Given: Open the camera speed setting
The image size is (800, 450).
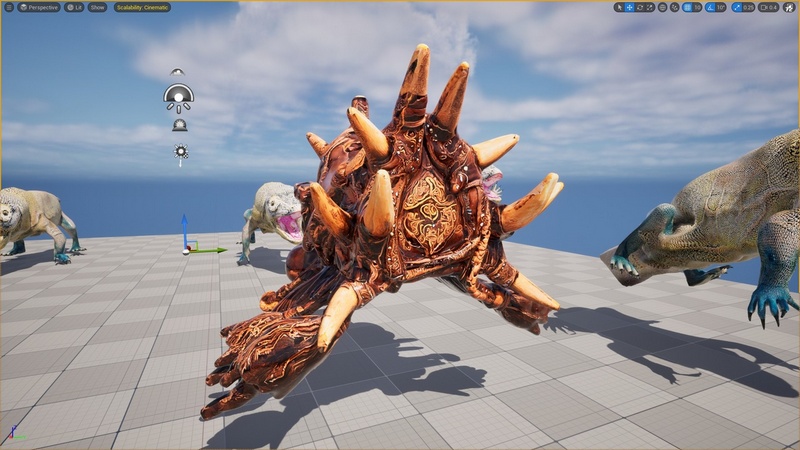Looking at the screenshot, I should click(768, 7).
